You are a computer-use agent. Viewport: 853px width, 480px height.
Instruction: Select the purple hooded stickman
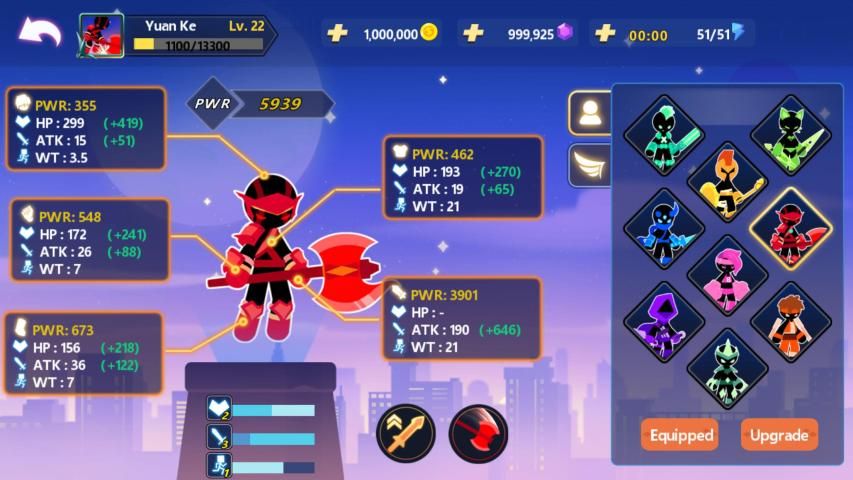coord(663,322)
